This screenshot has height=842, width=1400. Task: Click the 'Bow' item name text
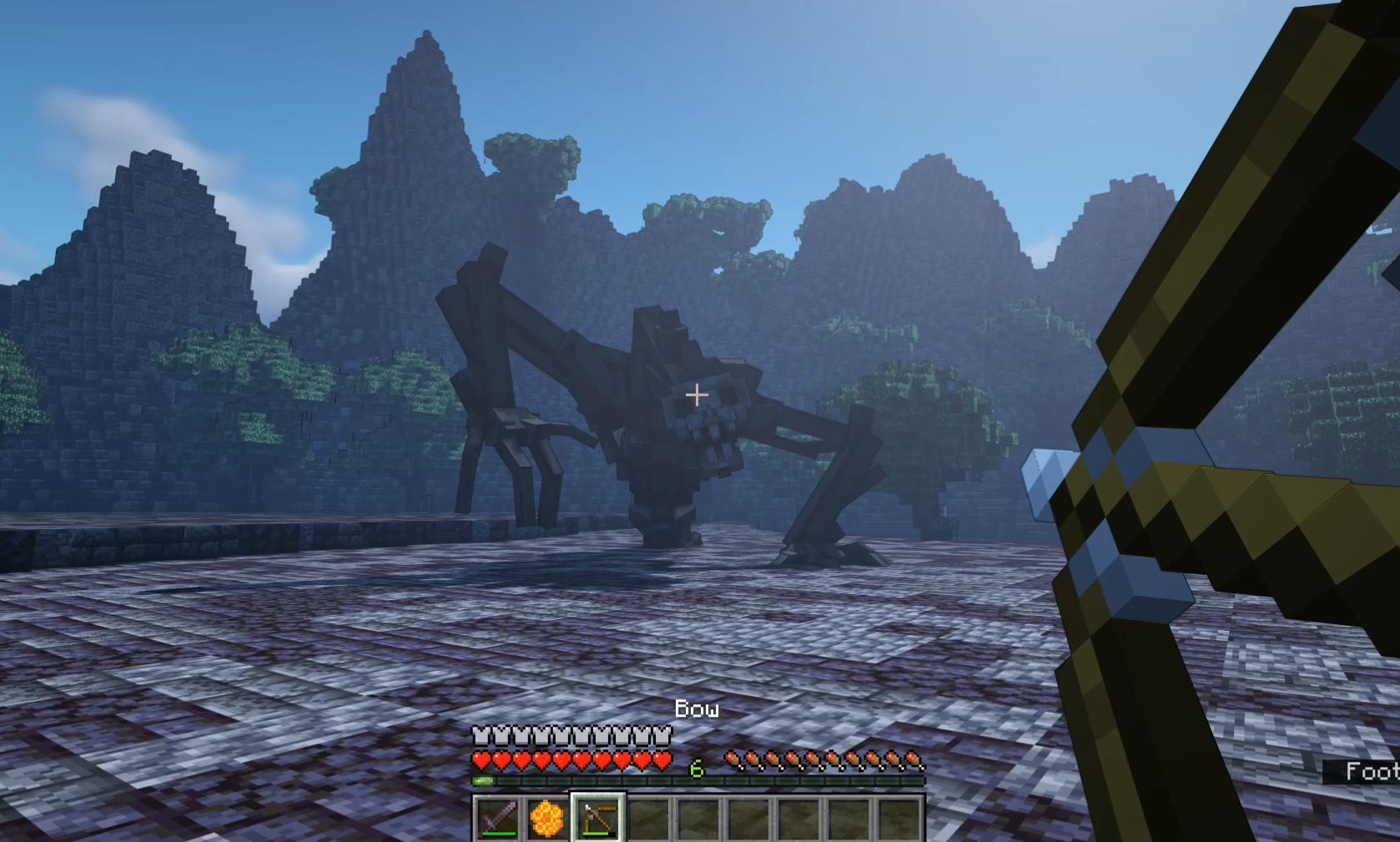pyautogui.click(x=697, y=709)
